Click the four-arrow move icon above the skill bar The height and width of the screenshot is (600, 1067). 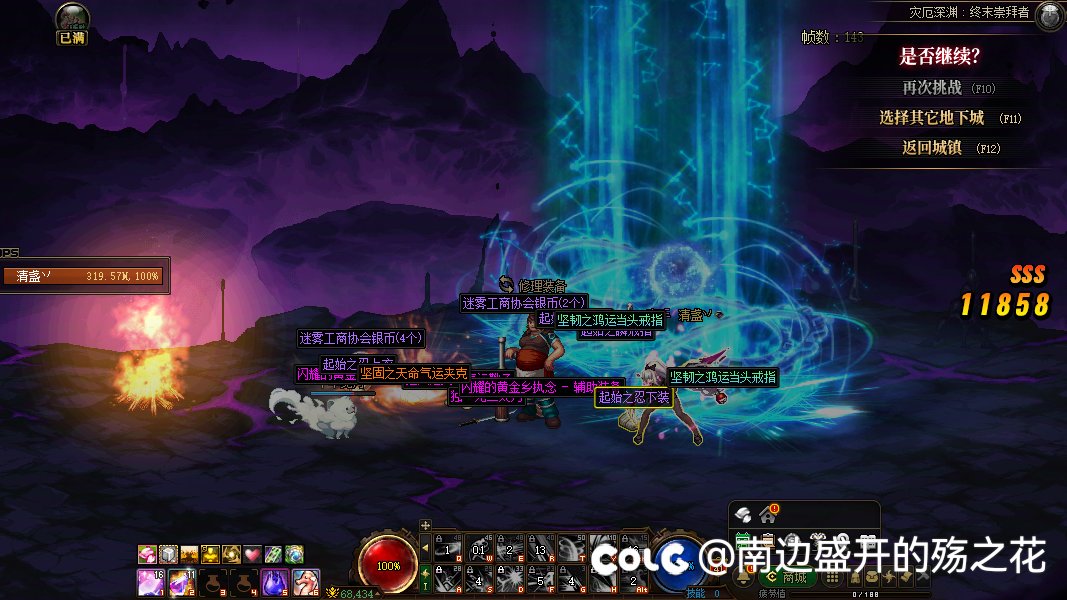point(425,525)
